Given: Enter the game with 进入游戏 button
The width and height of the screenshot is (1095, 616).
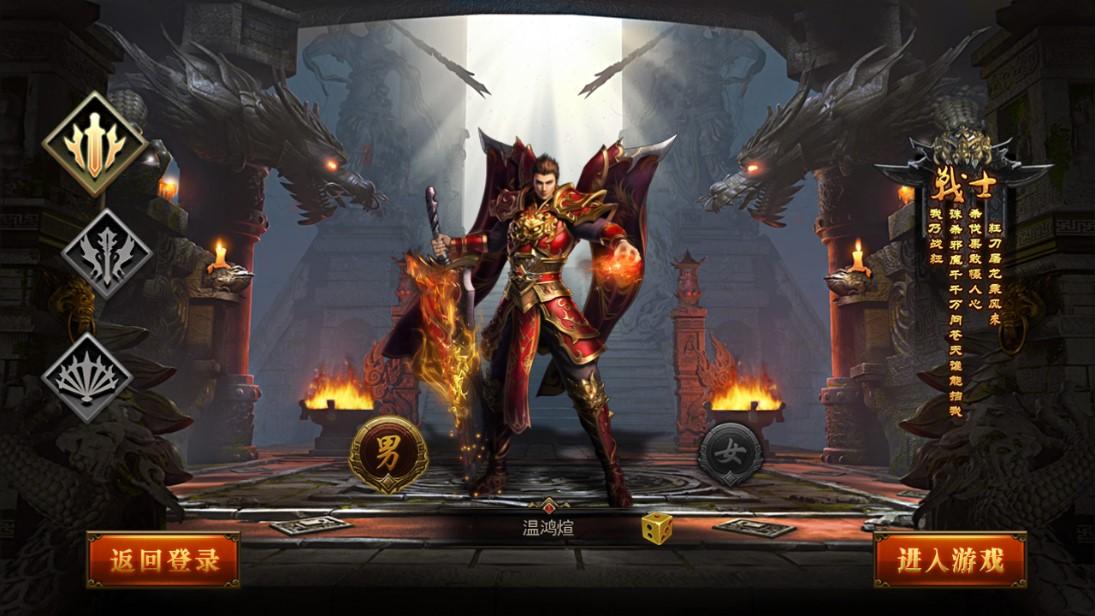Looking at the screenshot, I should tap(949, 560).
